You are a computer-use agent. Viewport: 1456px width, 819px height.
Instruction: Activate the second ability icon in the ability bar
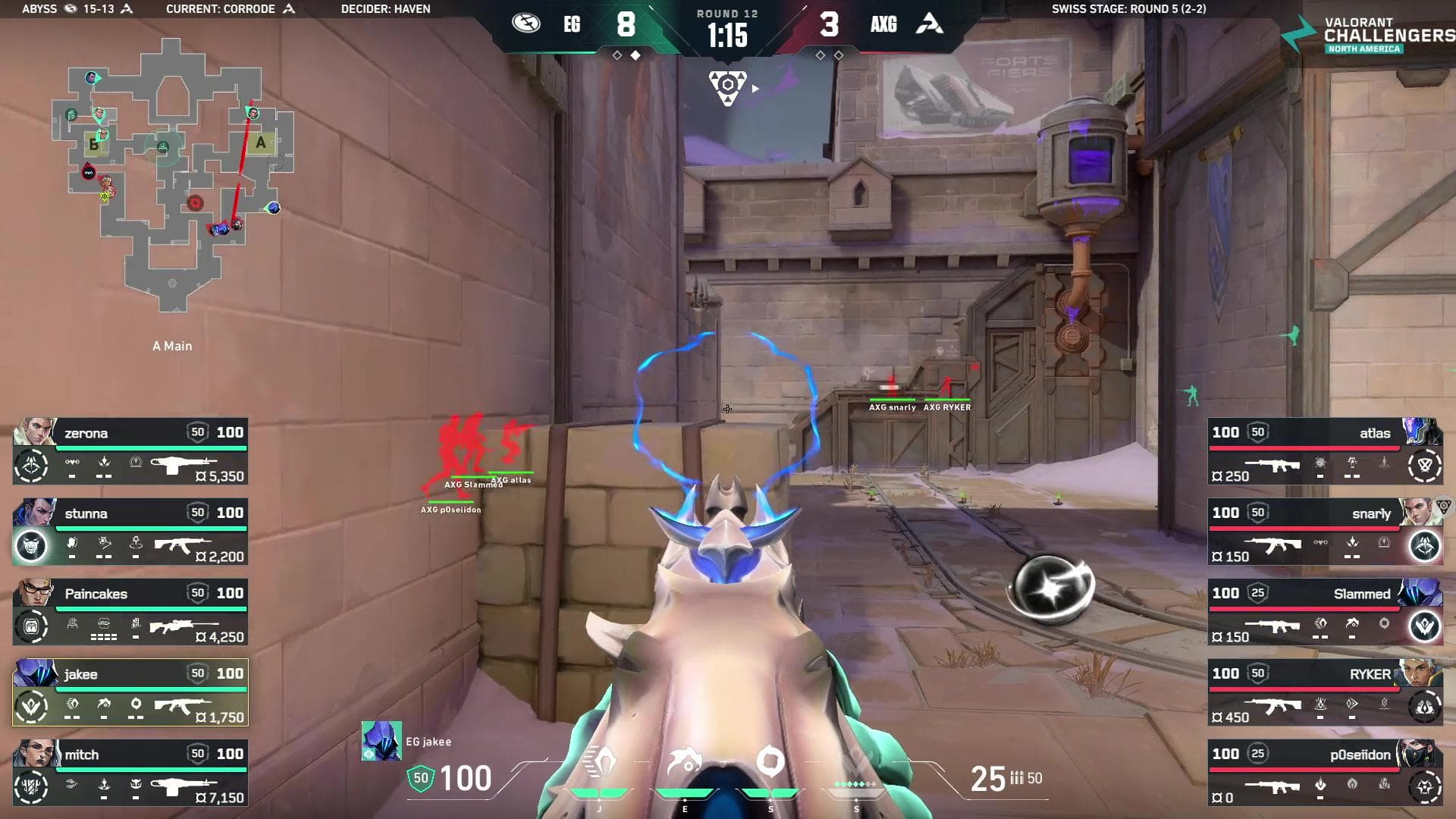(x=685, y=762)
